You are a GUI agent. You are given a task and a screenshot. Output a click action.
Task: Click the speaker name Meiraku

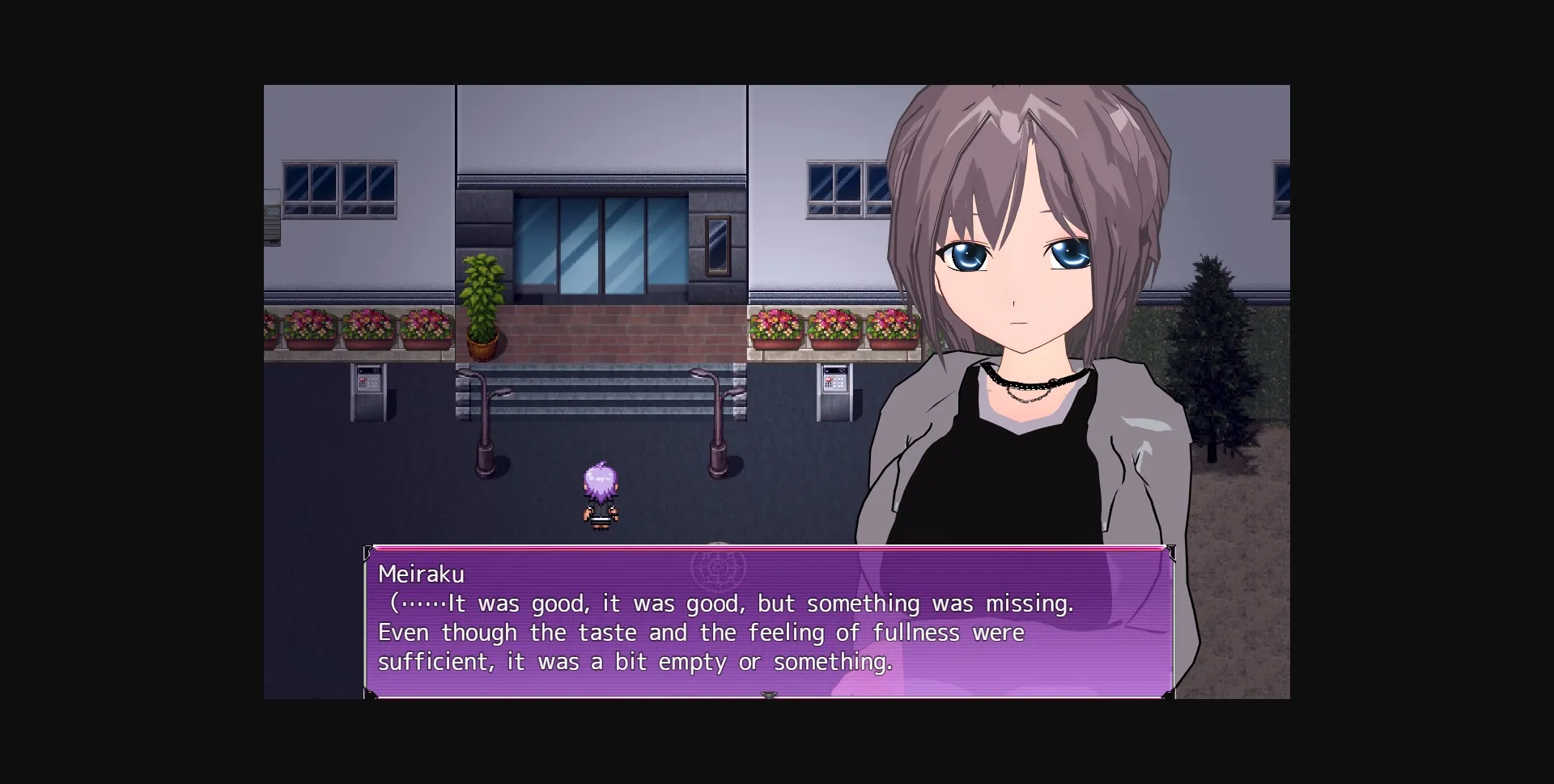tap(422, 574)
